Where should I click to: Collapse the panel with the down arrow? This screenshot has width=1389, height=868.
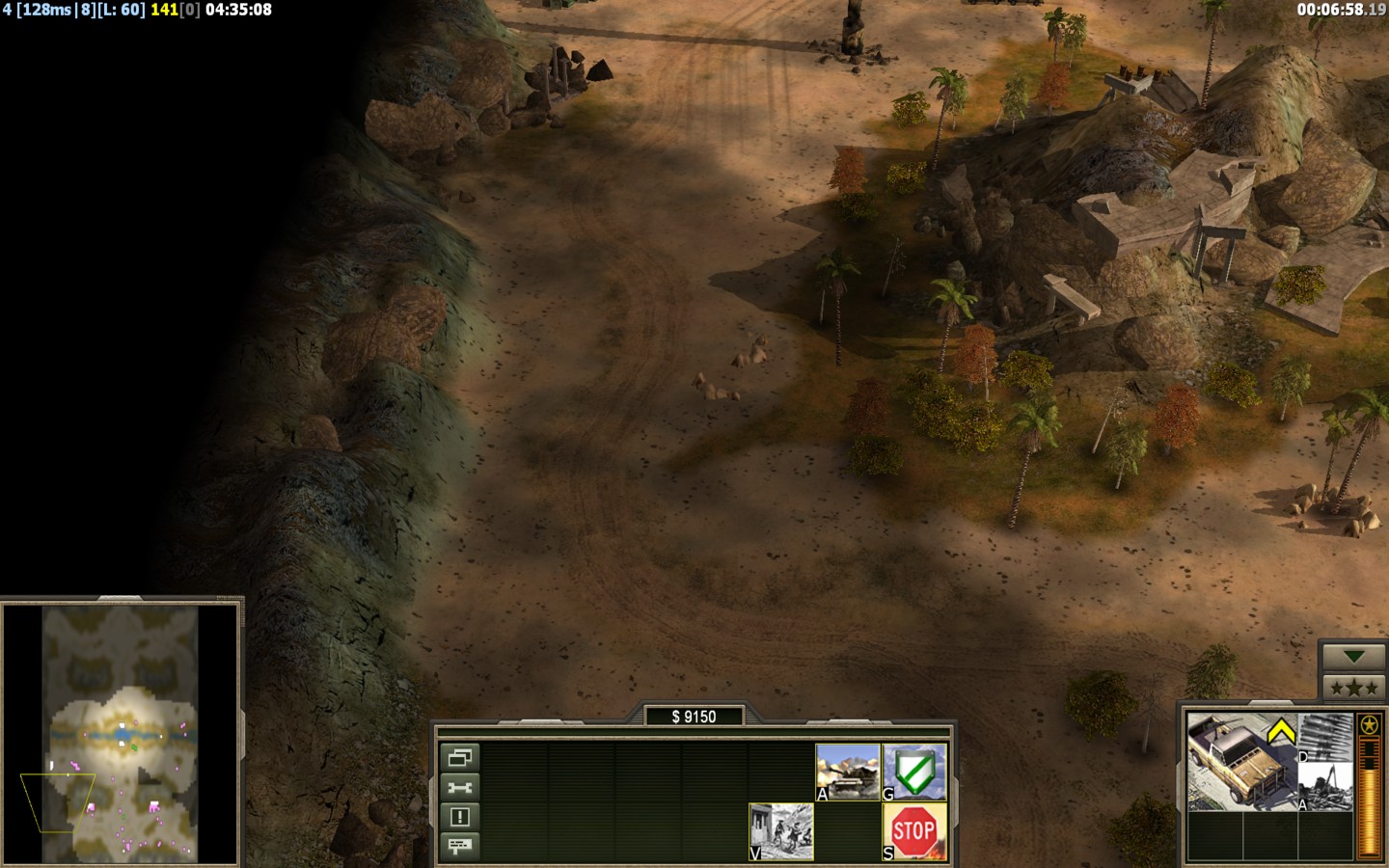1353,657
